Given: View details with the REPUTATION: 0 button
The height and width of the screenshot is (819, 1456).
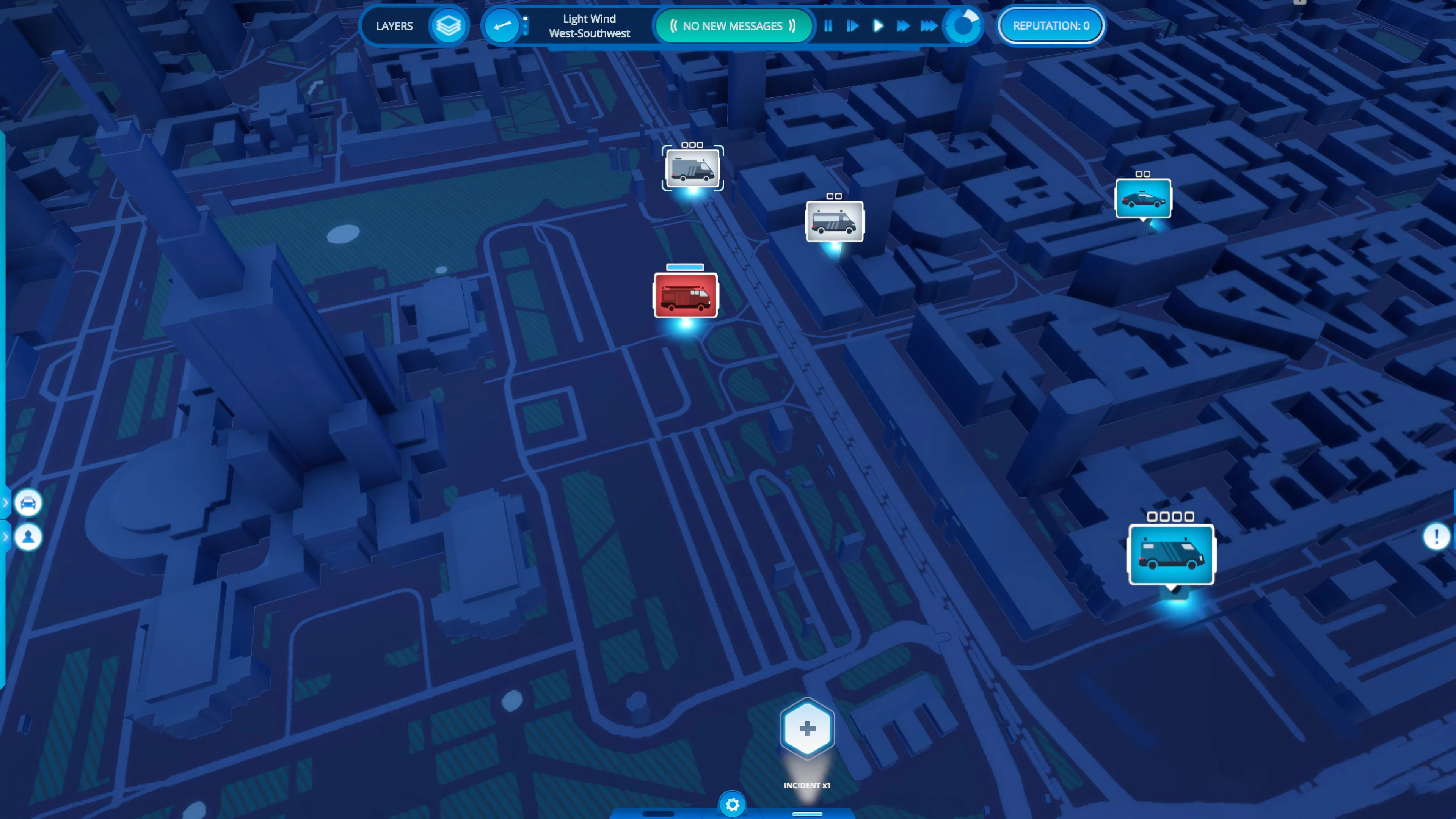Looking at the screenshot, I should click(1050, 25).
